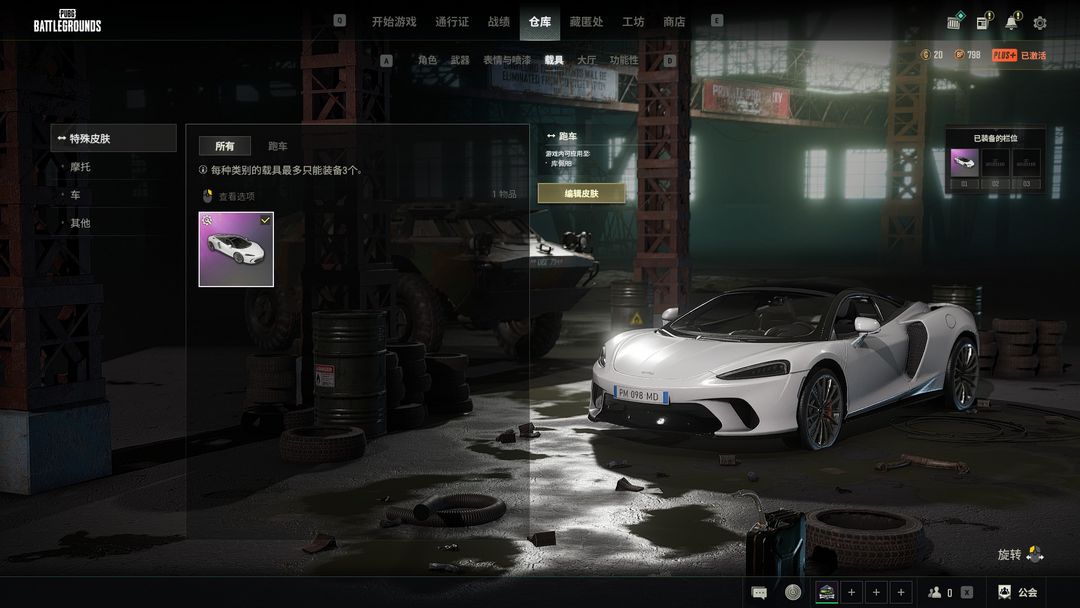Switch to the 角色 (Character) tab
1080x608 pixels.
pyautogui.click(x=427, y=60)
